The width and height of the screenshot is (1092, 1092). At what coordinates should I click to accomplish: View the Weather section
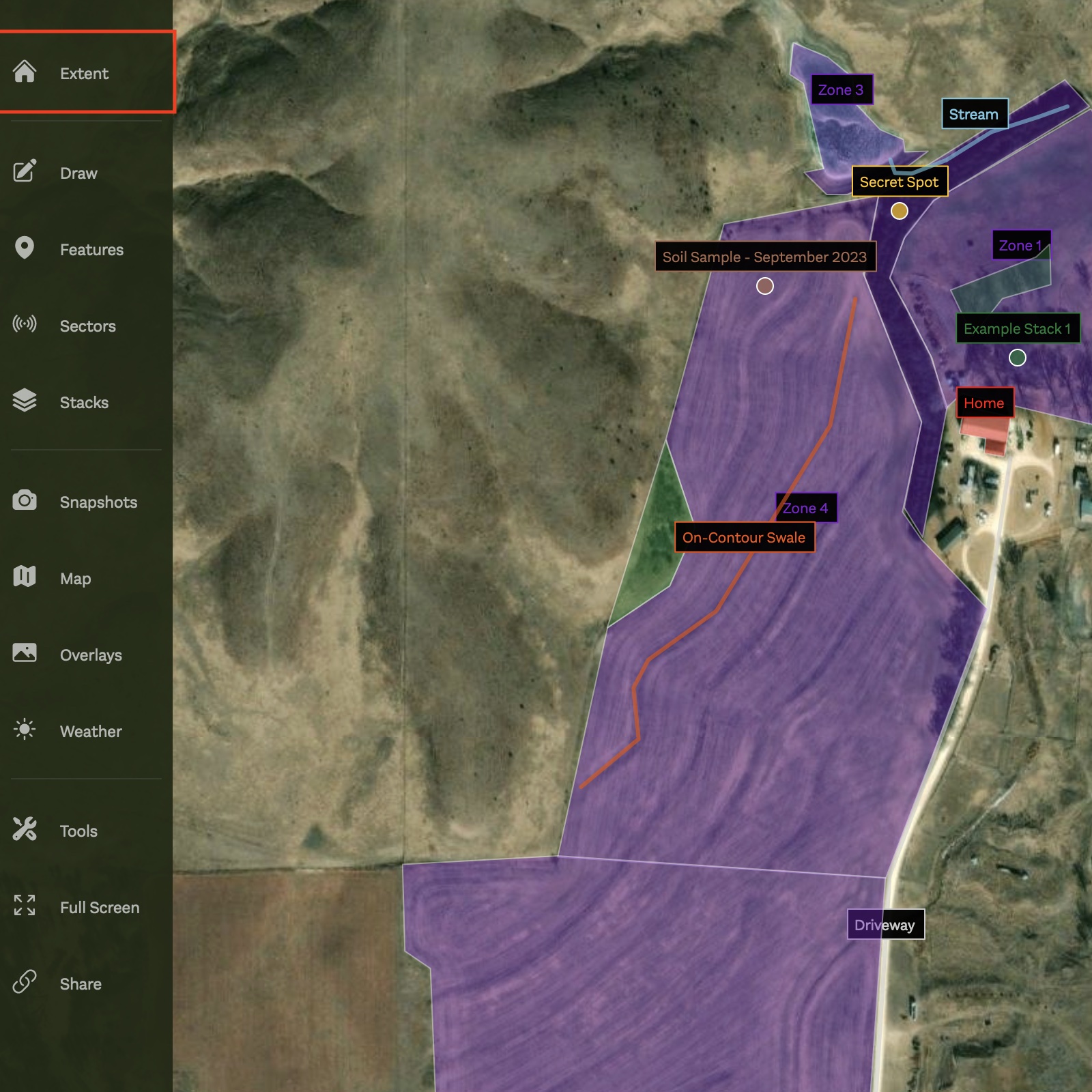click(x=91, y=732)
